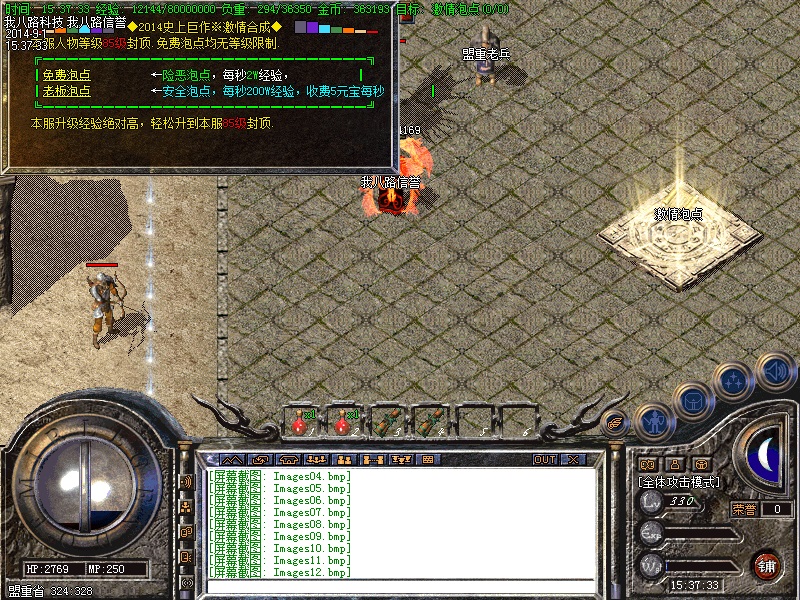
Task: Toggle sound with the speaker button
Action: [x=773, y=371]
